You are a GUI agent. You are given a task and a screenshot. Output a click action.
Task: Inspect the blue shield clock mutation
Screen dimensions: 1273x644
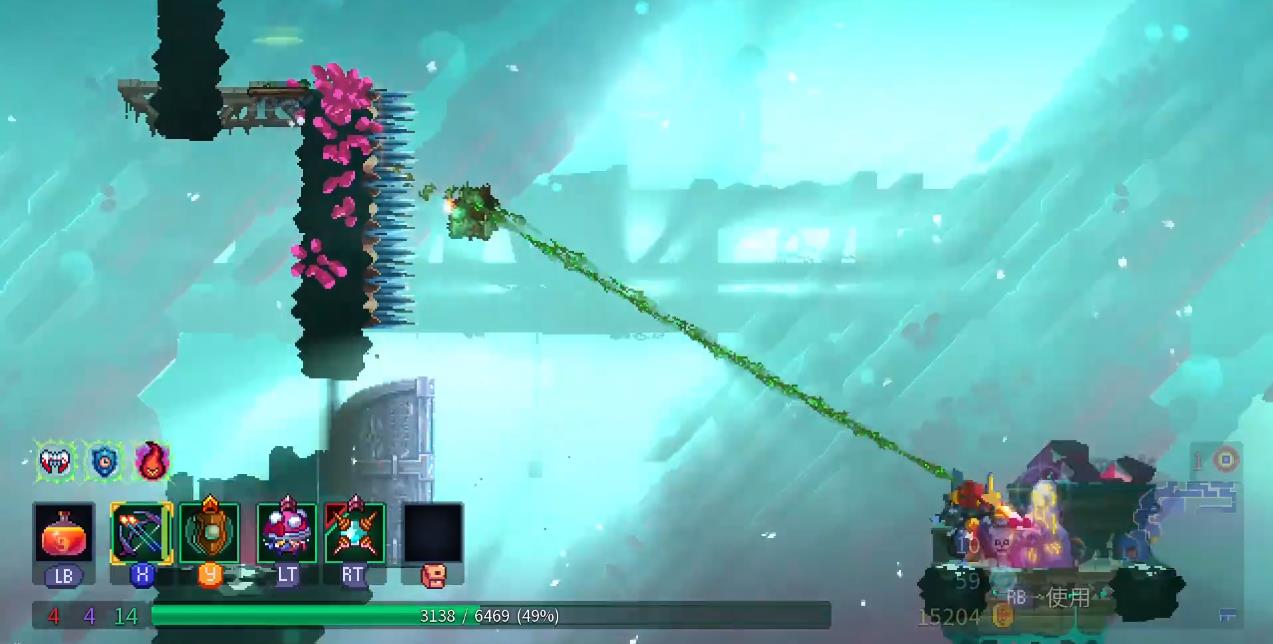pos(104,461)
